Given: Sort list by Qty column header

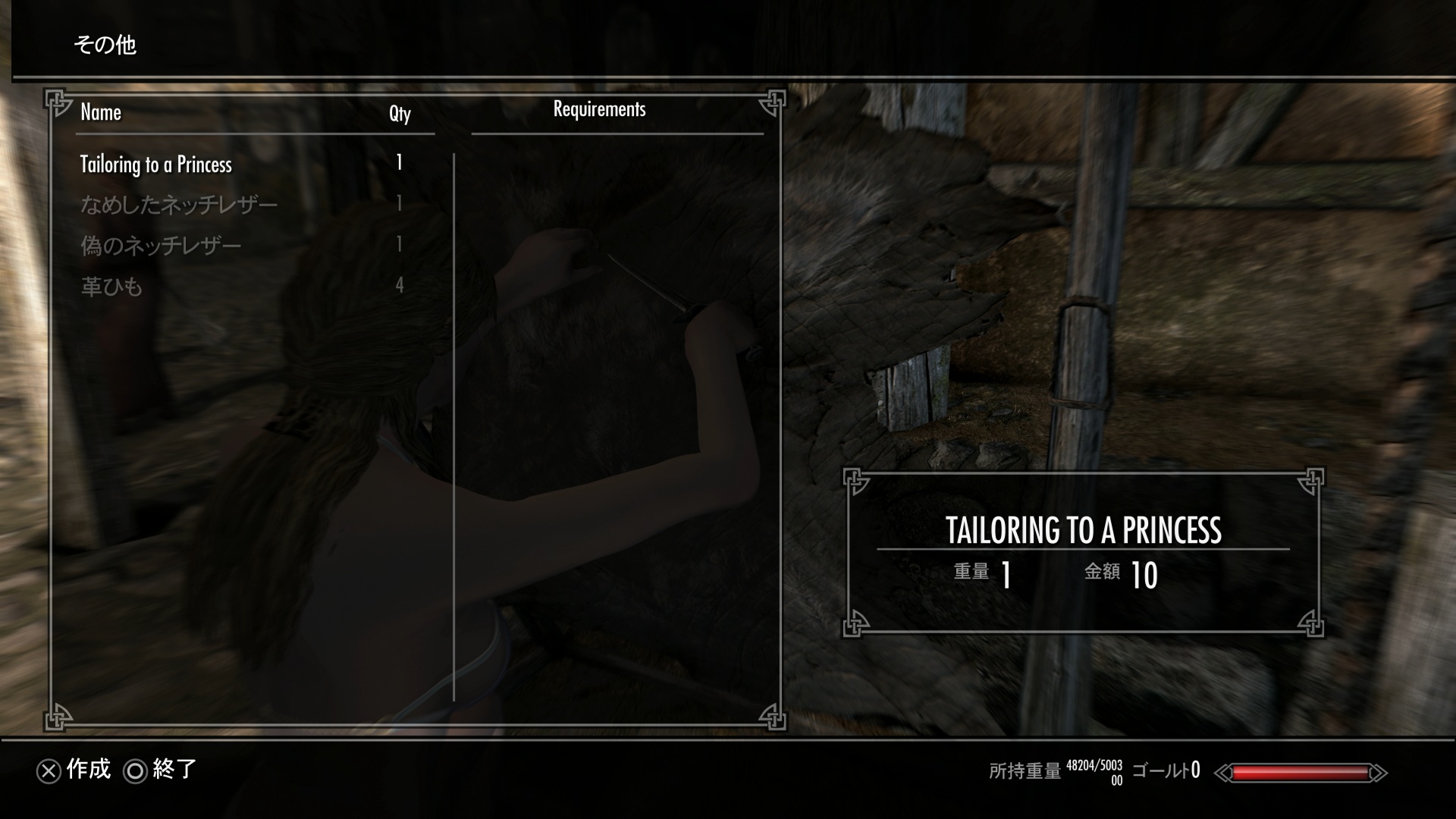Looking at the screenshot, I should pyautogui.click(x=400, y=114).
